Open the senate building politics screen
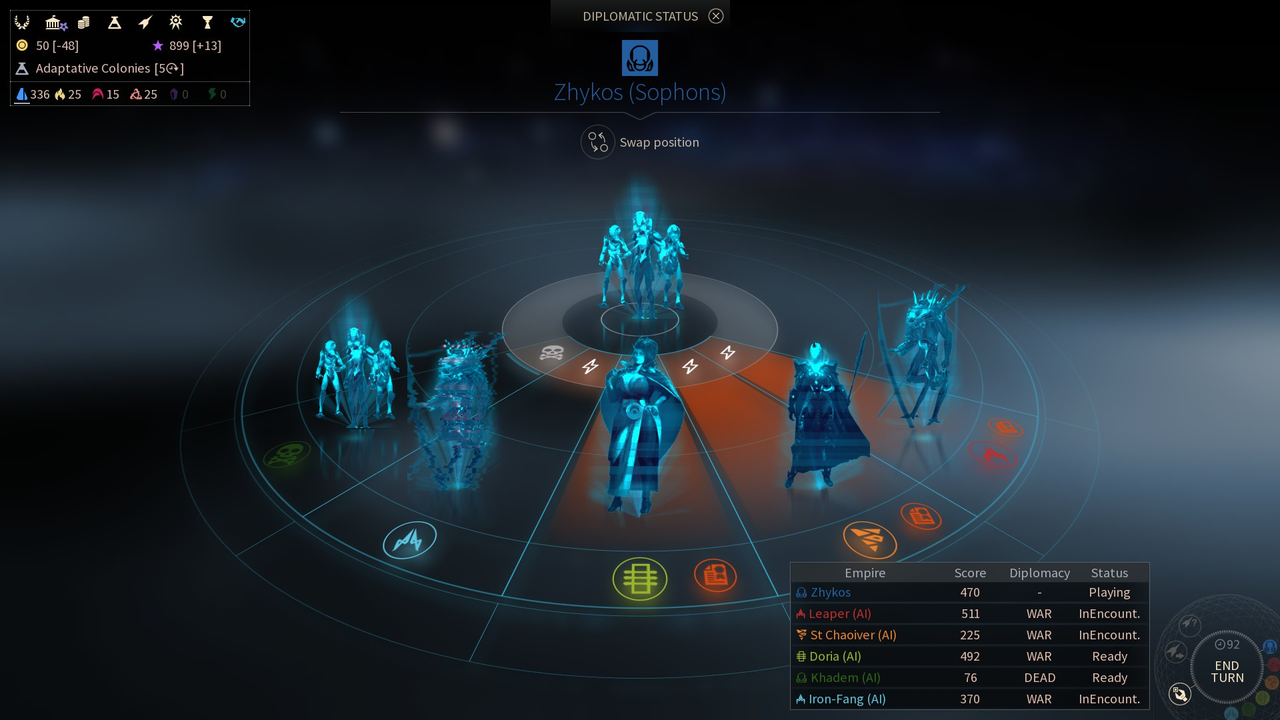1280x720 pixels. [x=55, y=22]
